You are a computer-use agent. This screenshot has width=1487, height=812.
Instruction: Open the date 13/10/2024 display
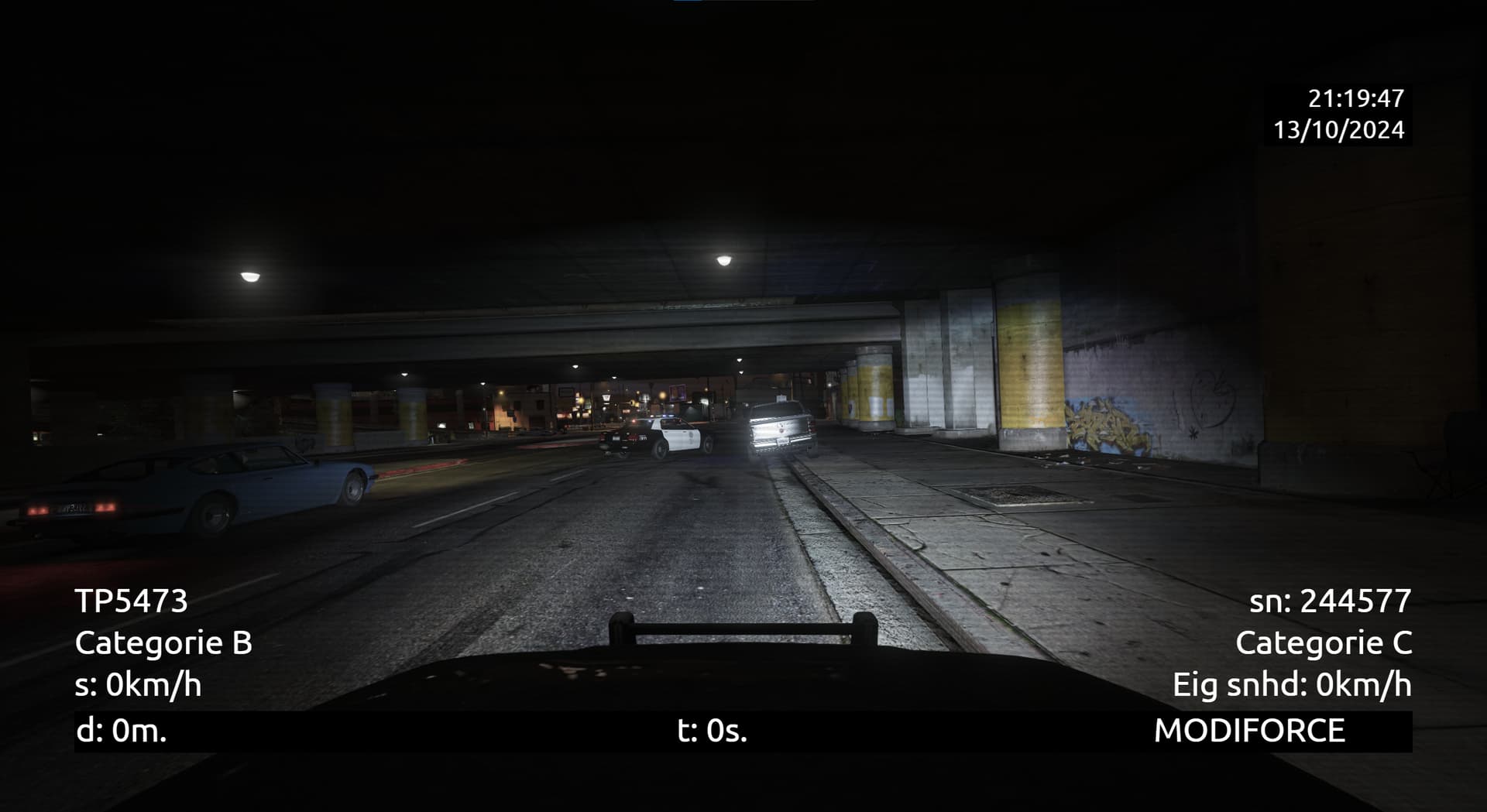[x=1341, y=129]
